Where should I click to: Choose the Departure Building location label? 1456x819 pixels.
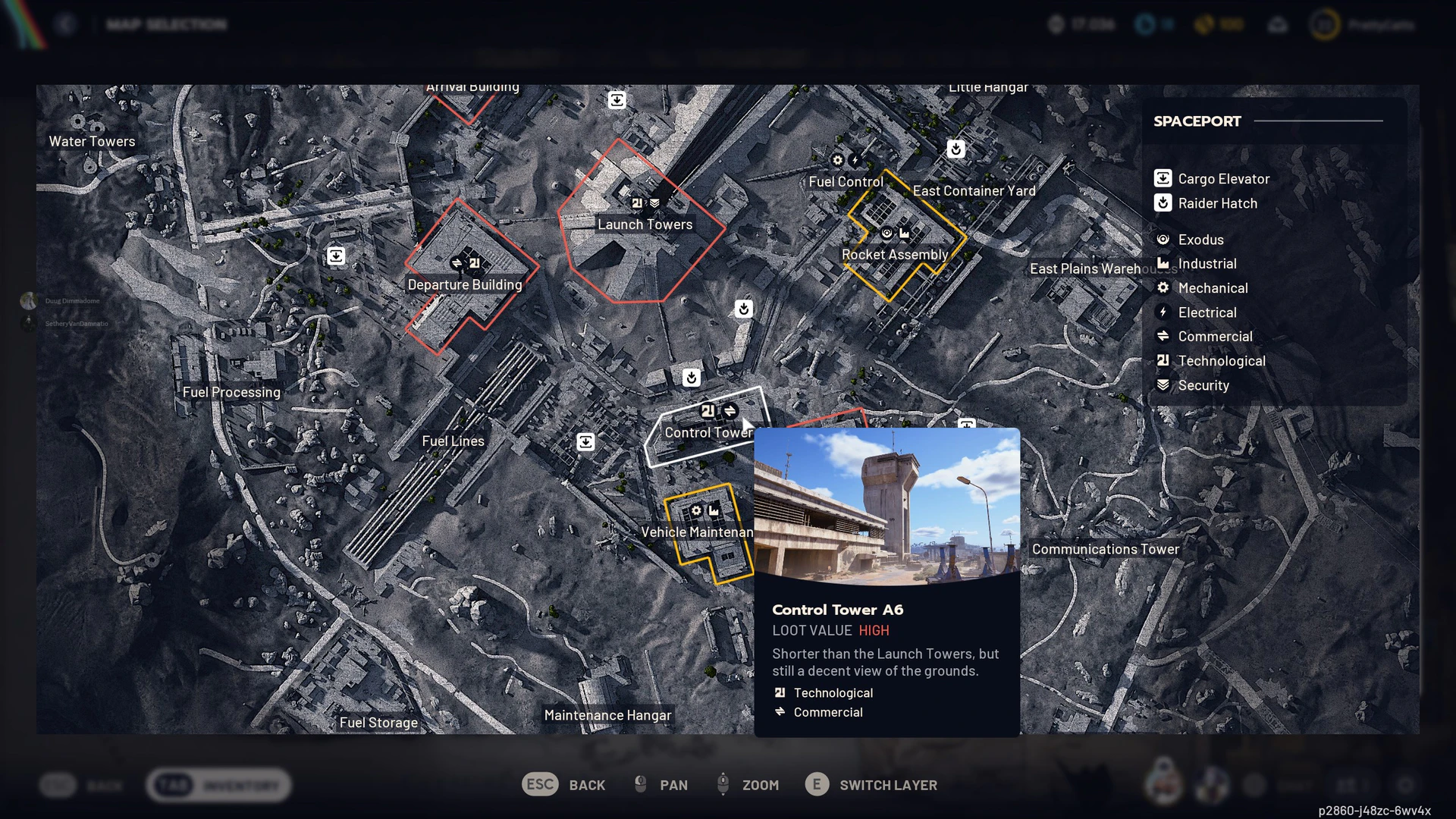pos(465,284)
